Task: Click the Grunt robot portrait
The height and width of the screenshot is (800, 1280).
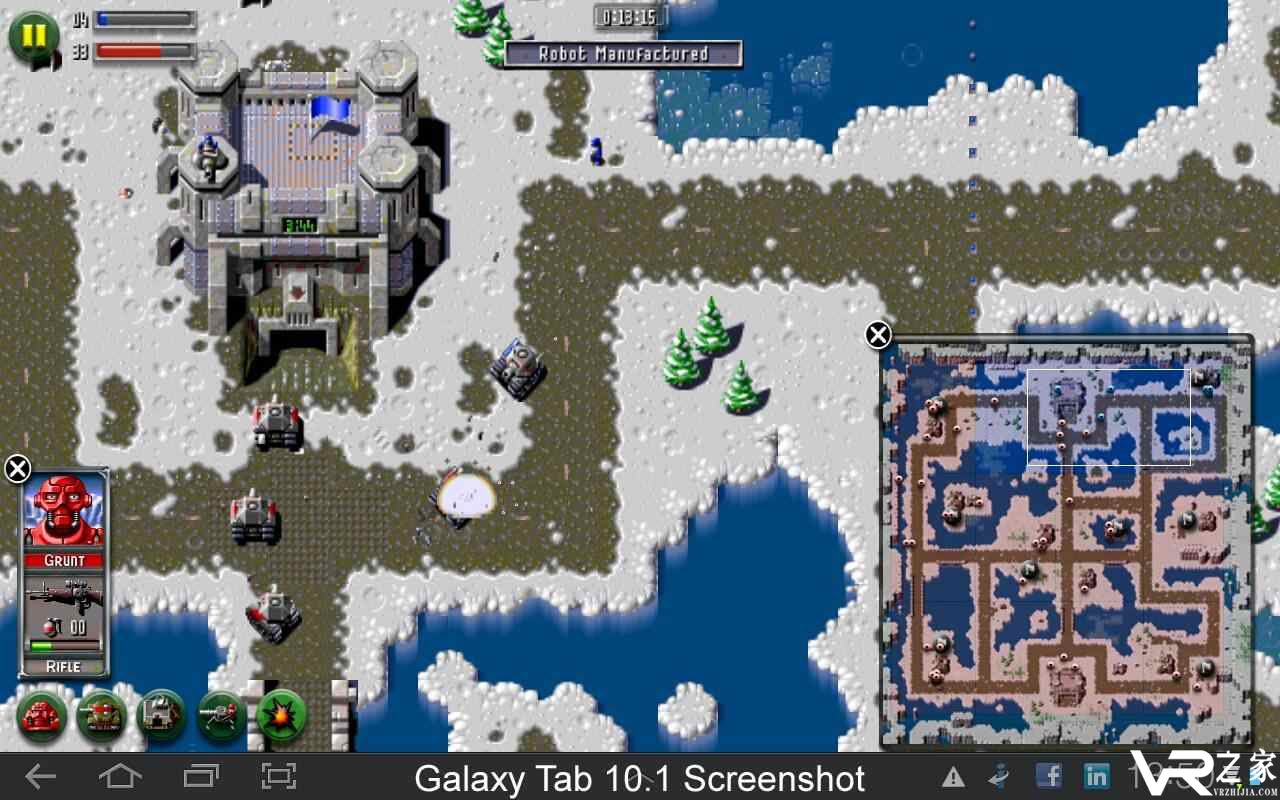Action: click(x=64, y=510)
